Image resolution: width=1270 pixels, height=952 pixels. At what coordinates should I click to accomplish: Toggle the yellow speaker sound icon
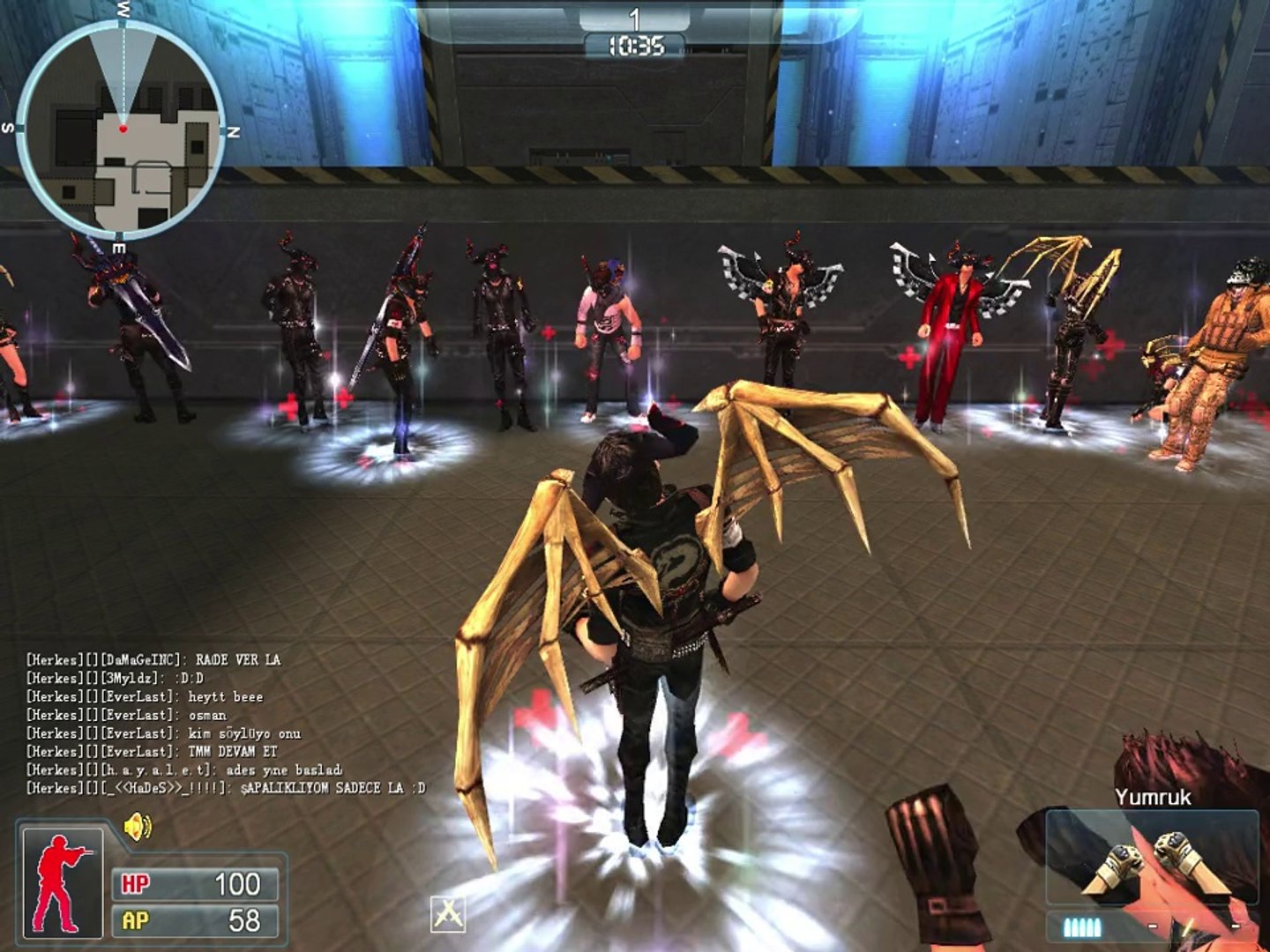pyautogui.click(x=138, y=828)
